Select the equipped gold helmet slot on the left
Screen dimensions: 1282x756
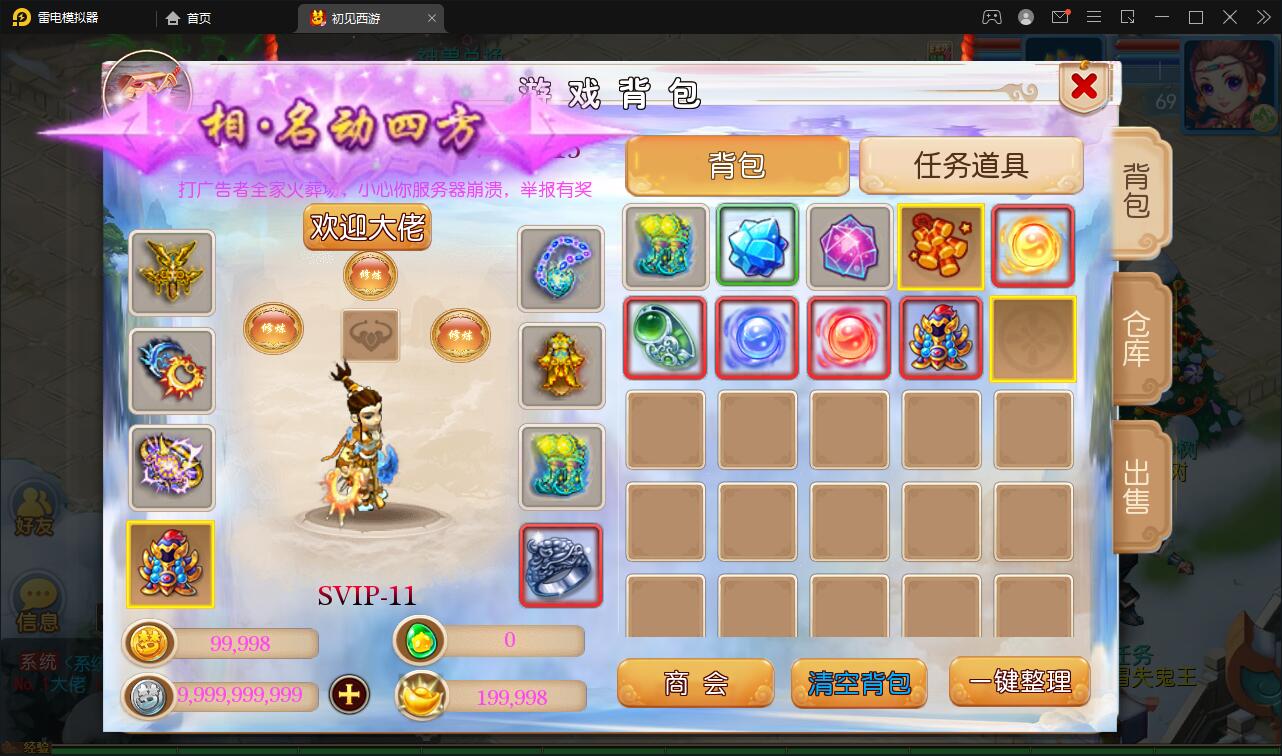click(x=171, y=273)
